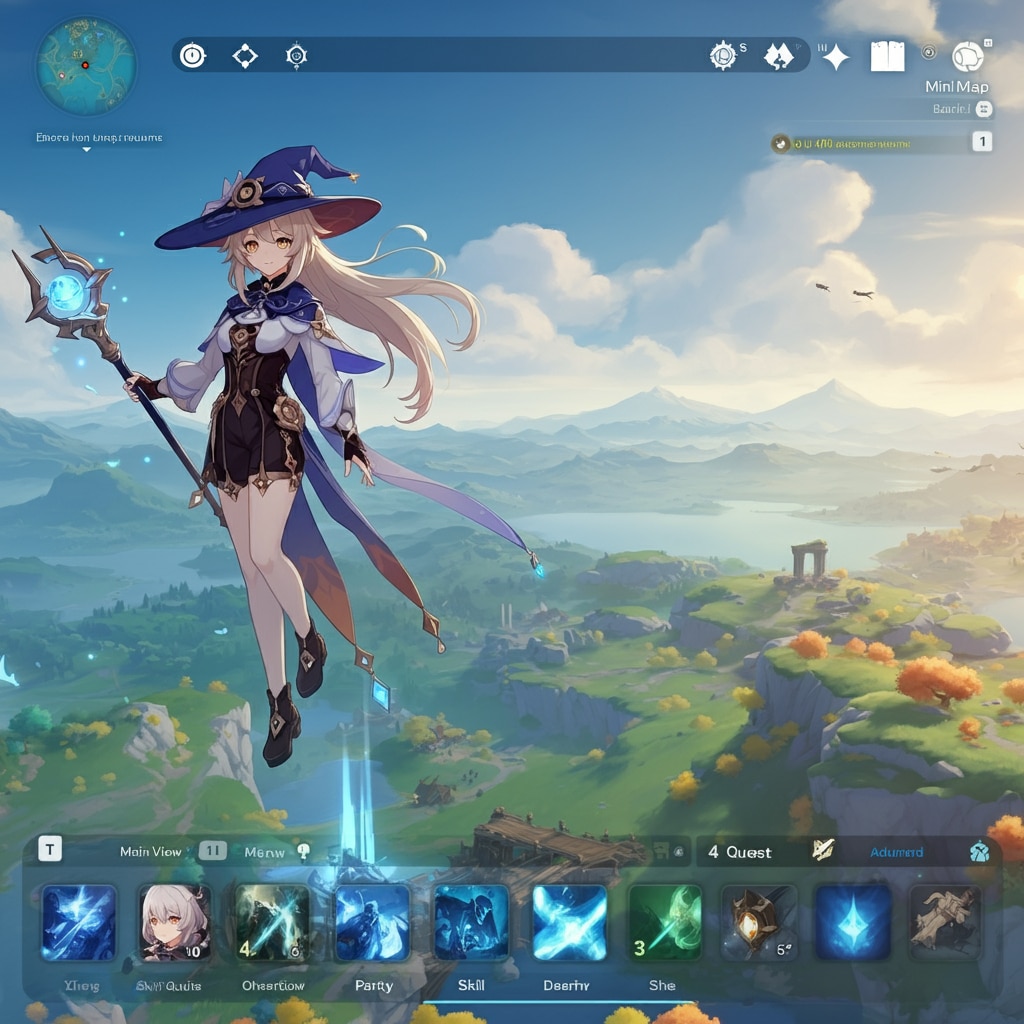The width and height of the screenshot is (1024, 1024).
Task: Select the blue diamond crystal slot
Action: coord(852,923)
